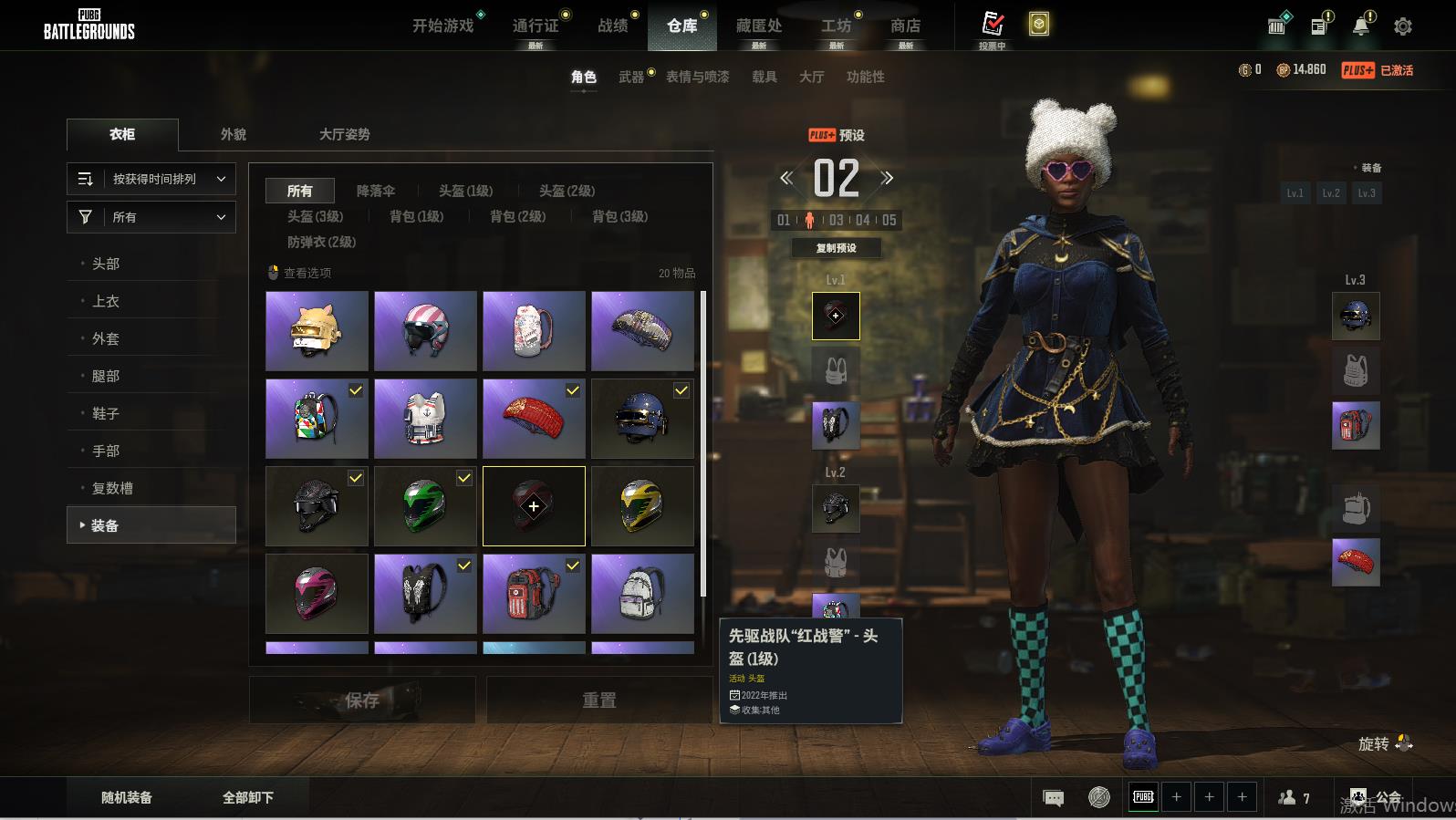The height and width of the screenshot is (820, 1456).
Task: Select the red parachute item
Action: tap(534, 418)
